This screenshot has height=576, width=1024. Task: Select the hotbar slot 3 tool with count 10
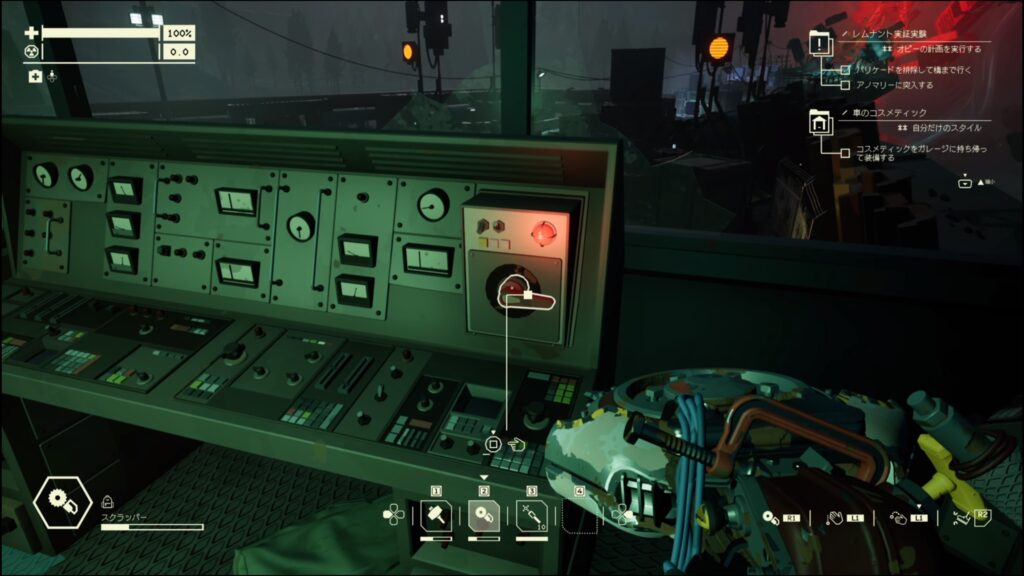pos(531,515)
